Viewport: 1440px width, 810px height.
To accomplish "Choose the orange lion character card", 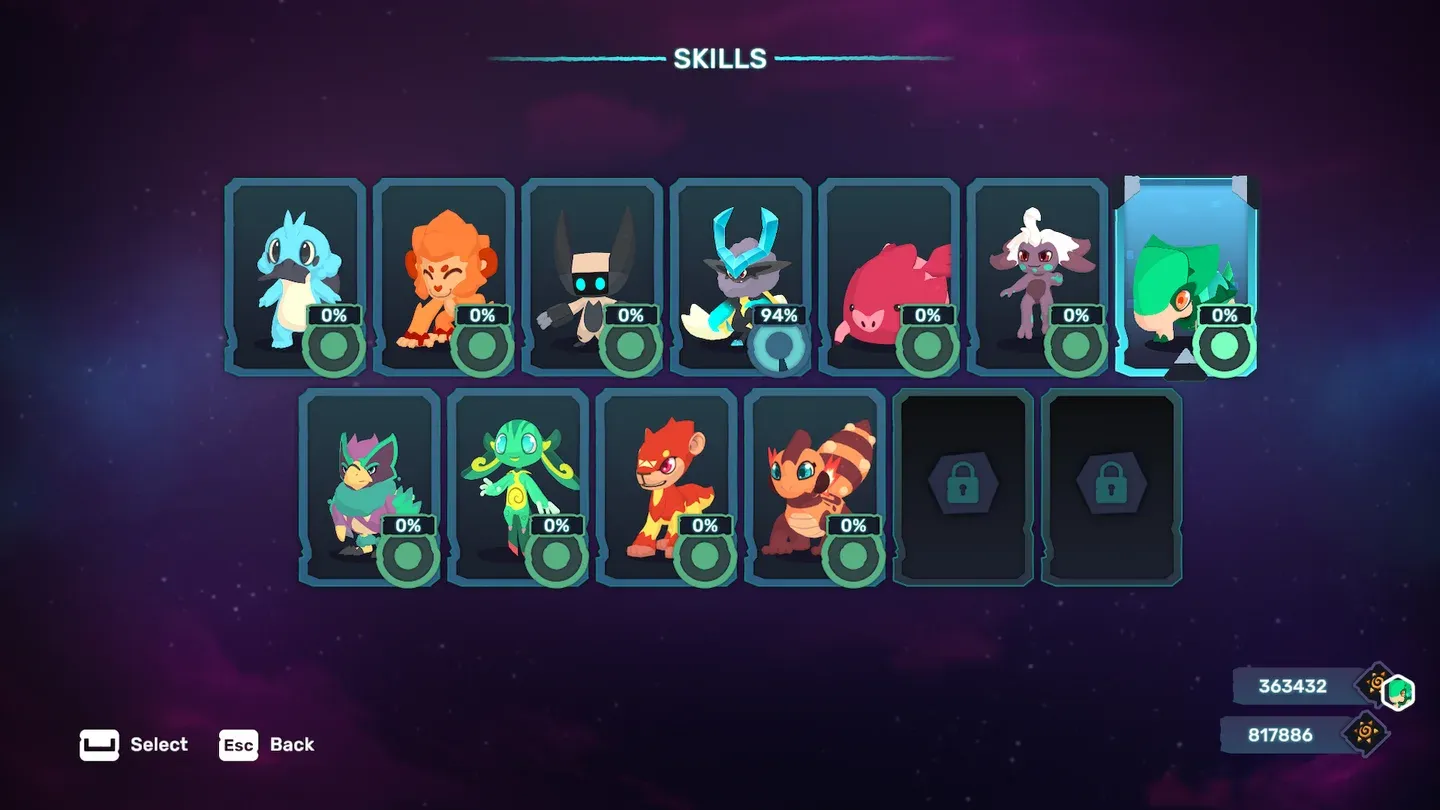I will 443,276.
